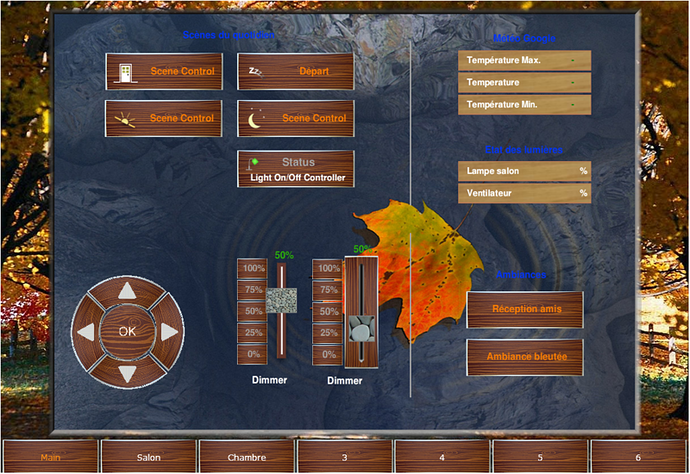Image resolution: width=690 pixels, height=474 pixels.
Task: Activate the Scene Control with sun icon
Action: pos(164,118)
